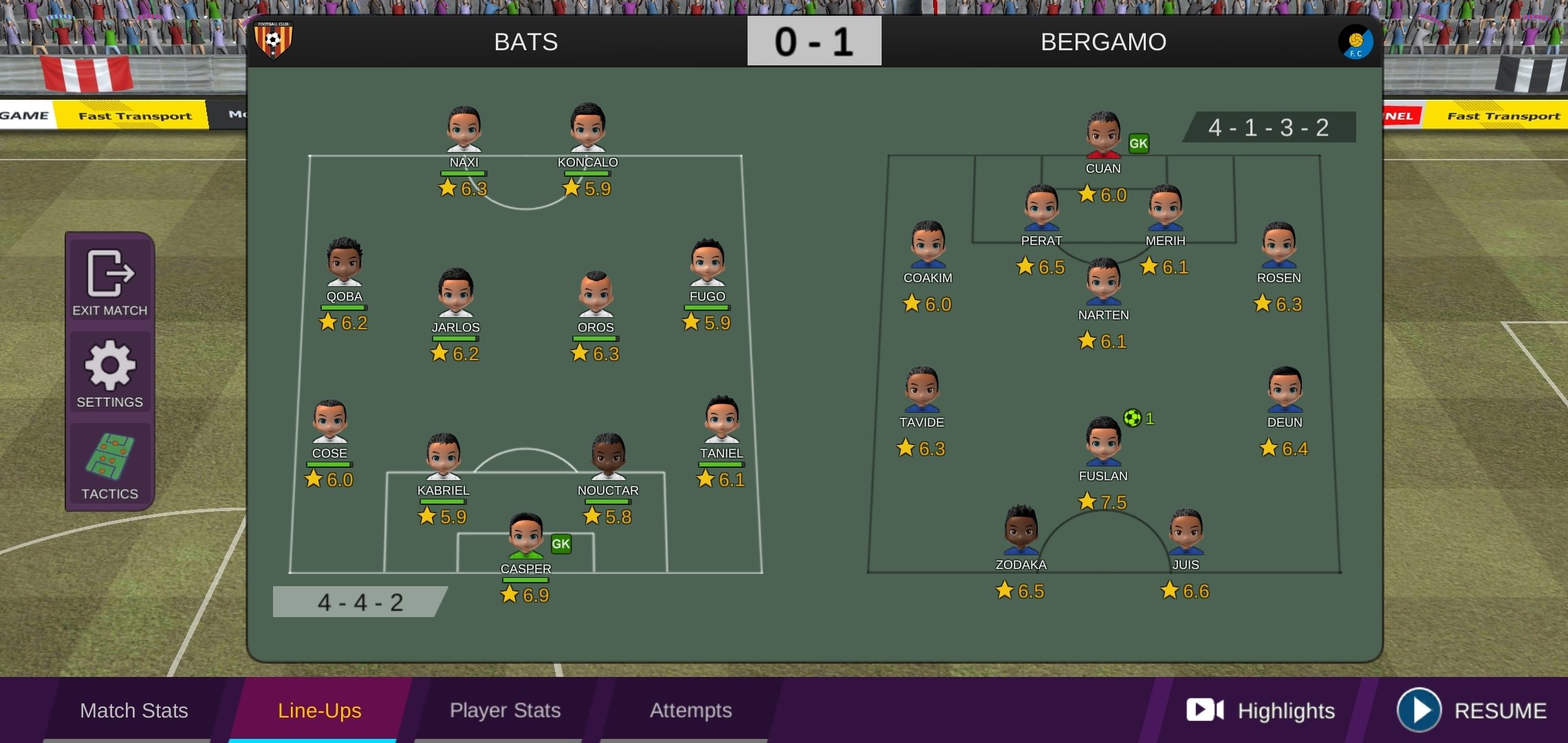Select Bergamo goalkeeper Cuan

[1103, 135]
